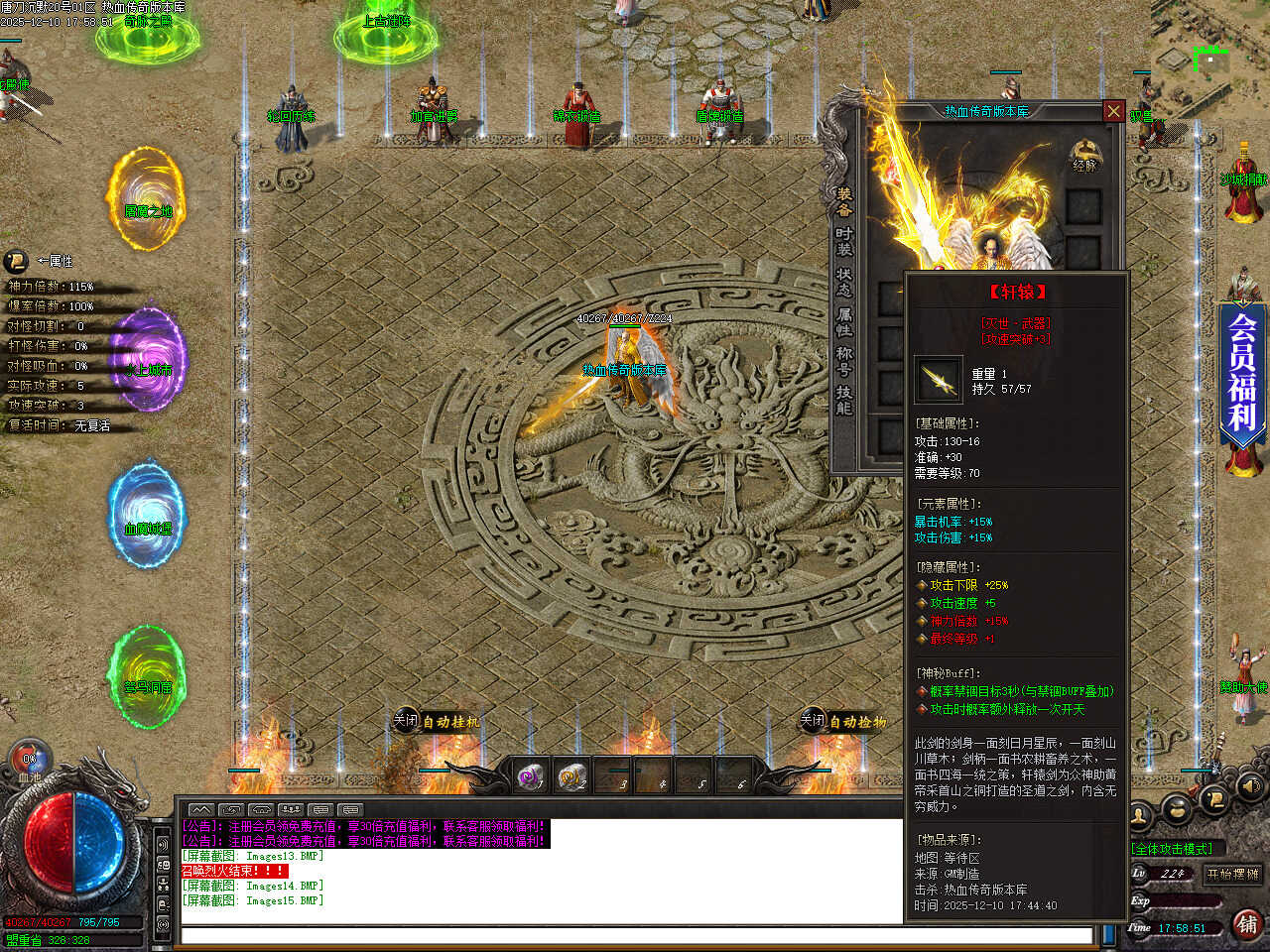Image resolution: width=1270 pixels, height=952 pixels.
Task: Start a stall with 开始摆摊
Action: point(1232,874)
